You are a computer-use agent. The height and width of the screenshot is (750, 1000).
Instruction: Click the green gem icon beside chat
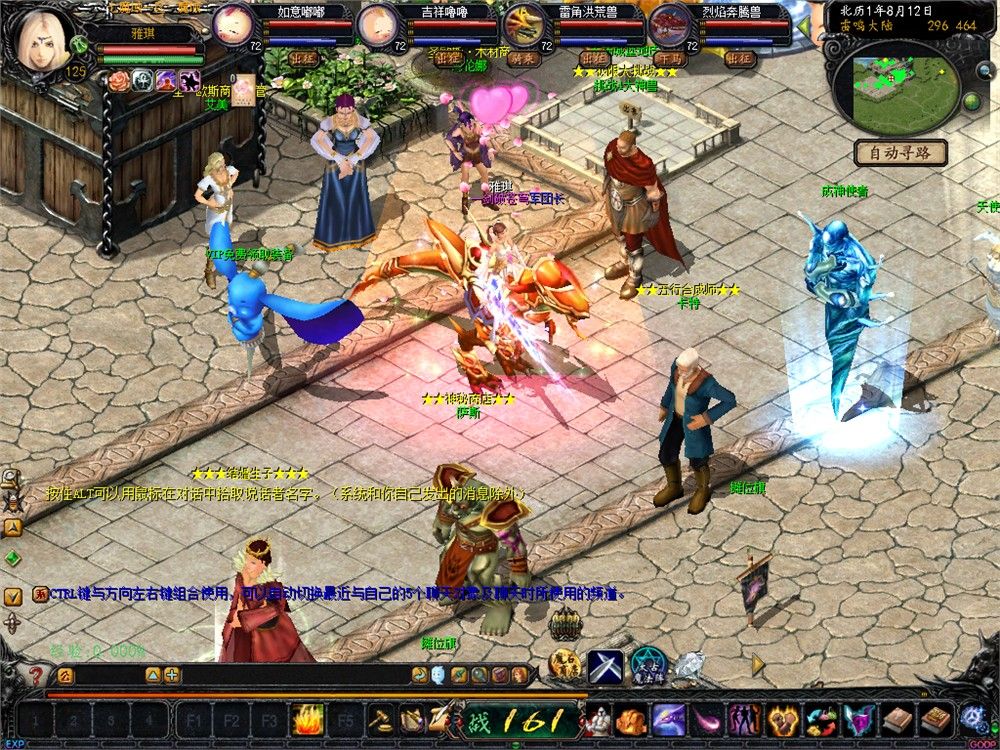coord(13,557)
